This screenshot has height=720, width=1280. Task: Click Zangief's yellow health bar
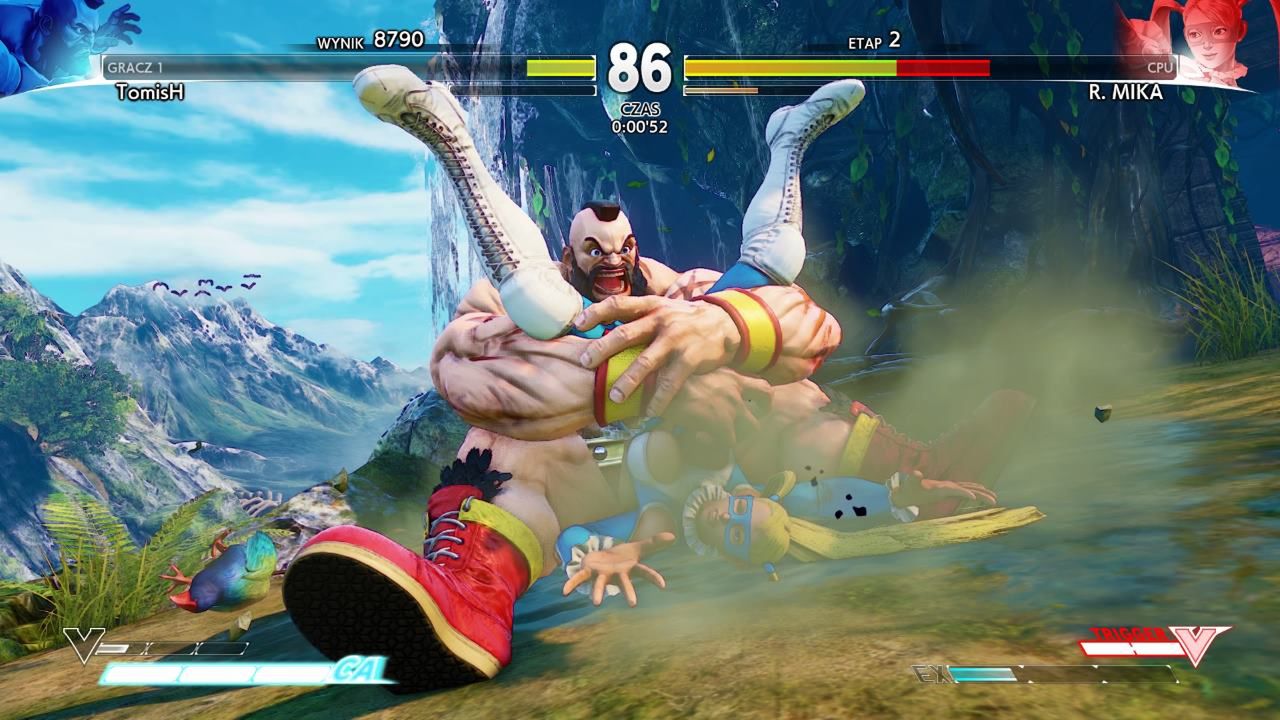pos(560,67)
